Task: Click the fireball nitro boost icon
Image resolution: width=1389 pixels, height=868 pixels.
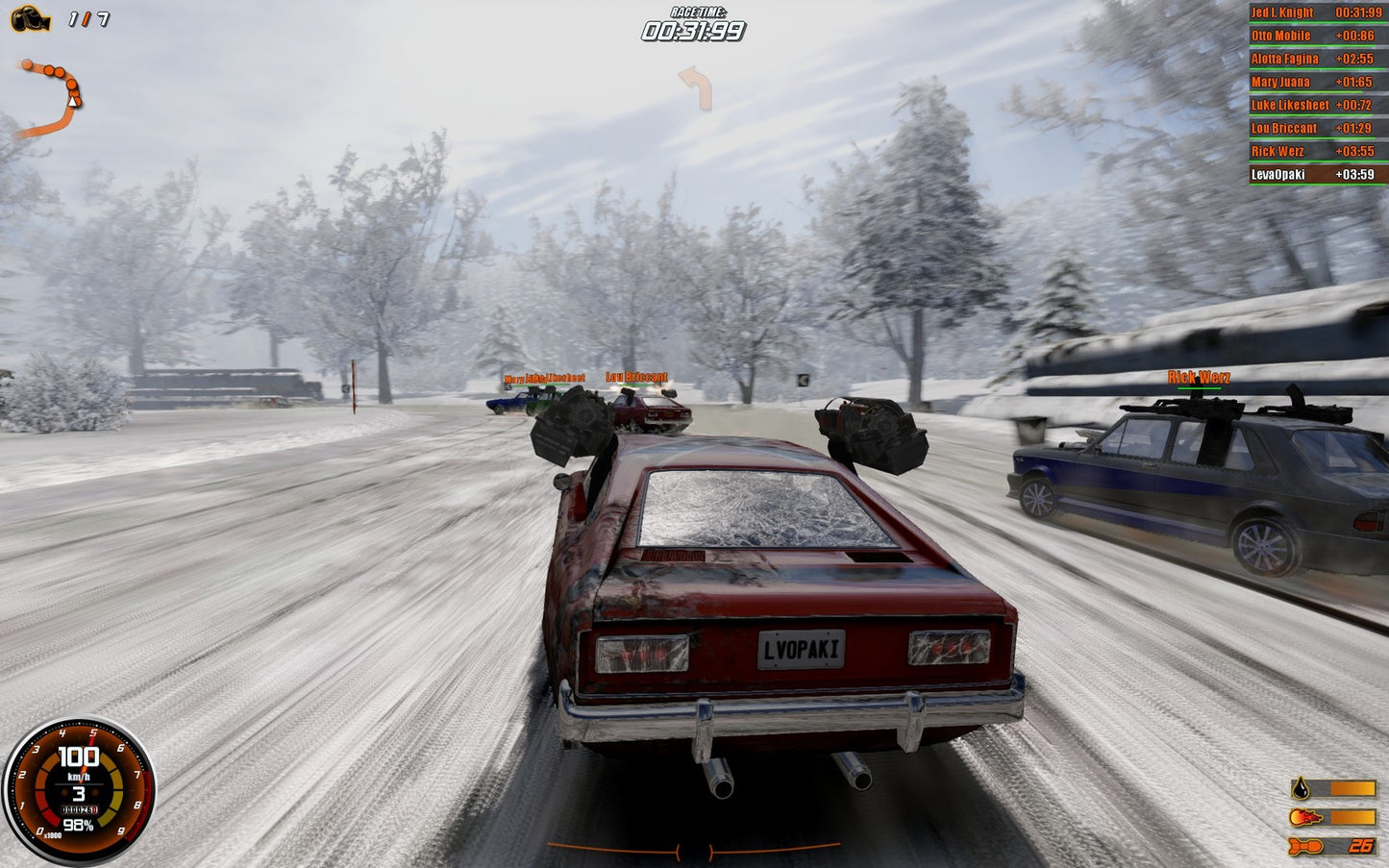Action: coord(1302,819)
